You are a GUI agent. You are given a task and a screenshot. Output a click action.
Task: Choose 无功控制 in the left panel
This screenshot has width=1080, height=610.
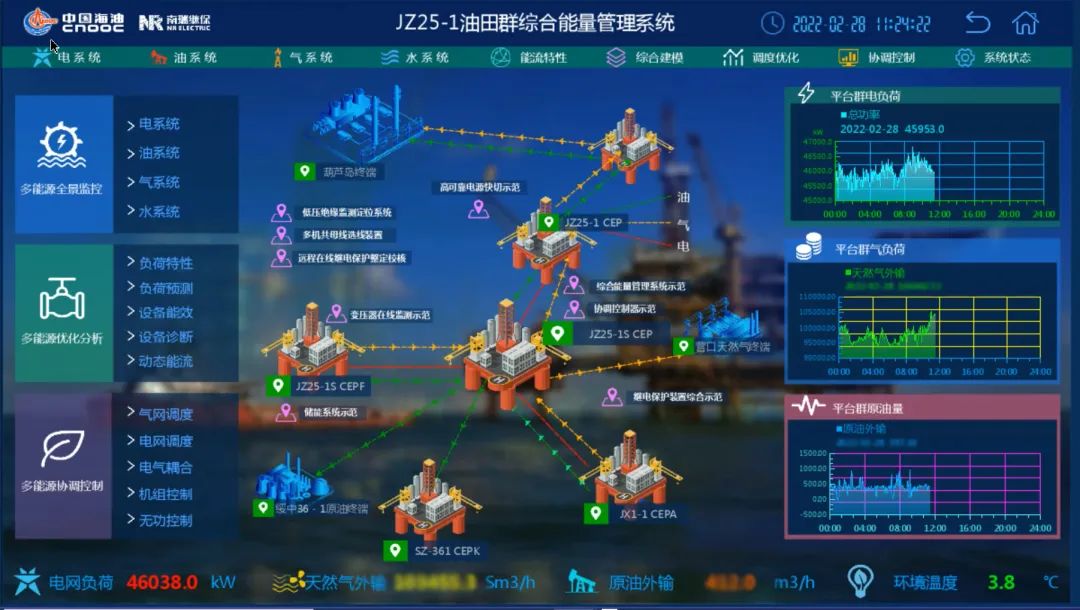click(x=165, y=520)
